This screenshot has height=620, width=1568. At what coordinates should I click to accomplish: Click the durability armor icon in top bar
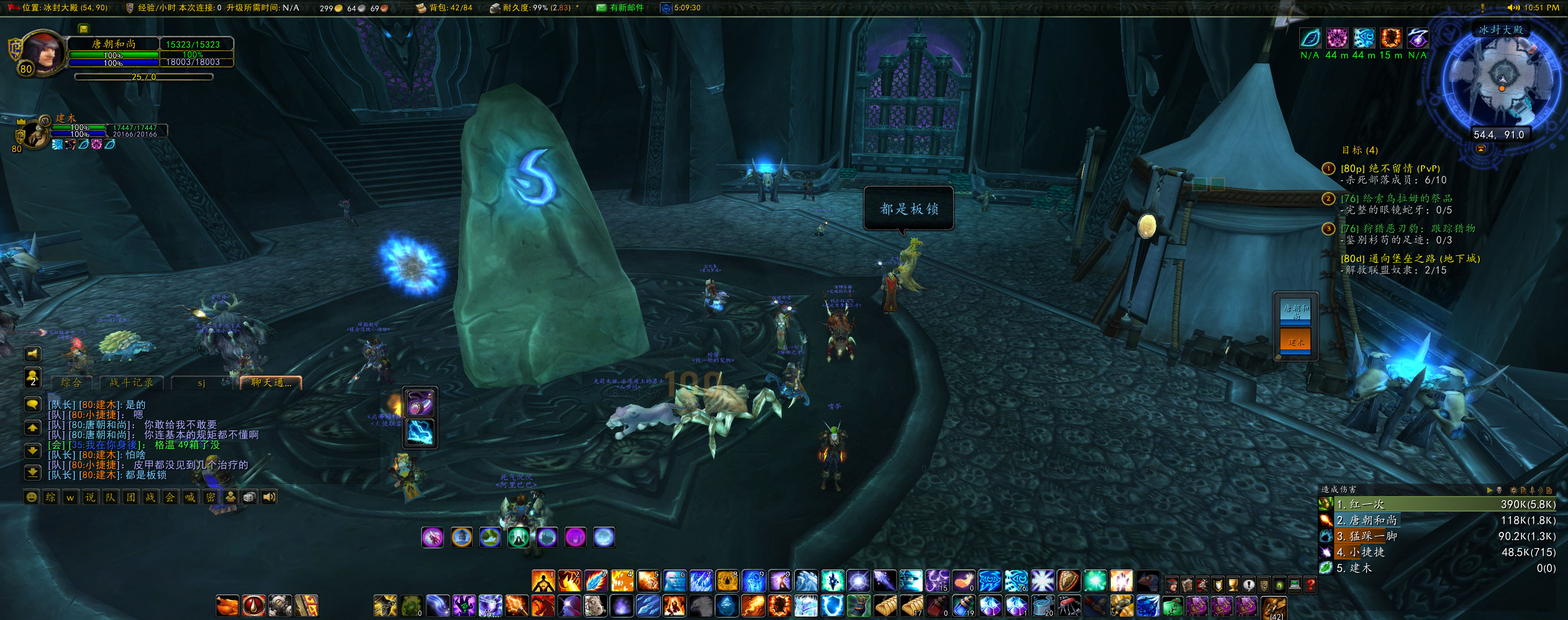coord(495,8)
